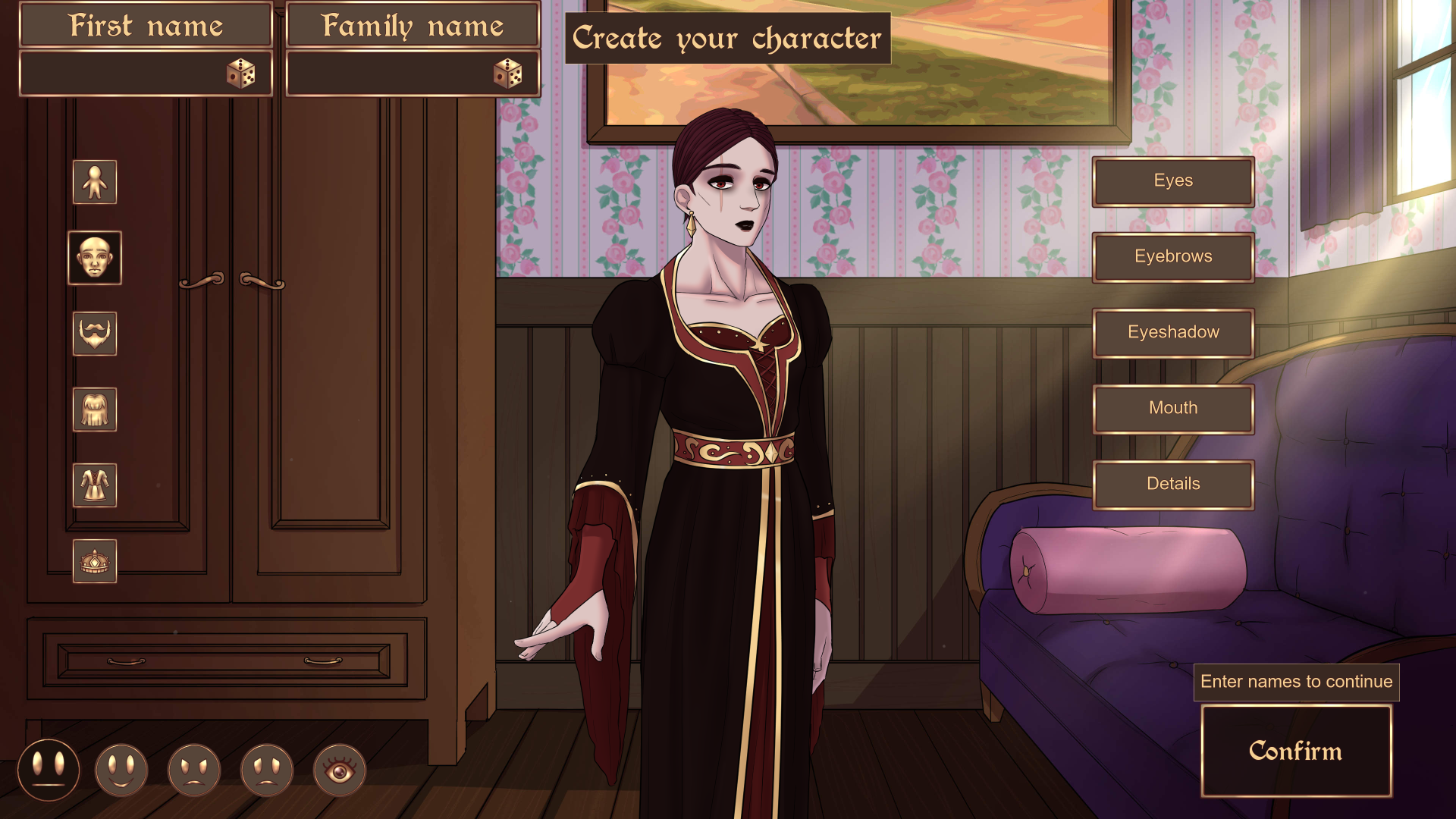
Task: Select the clothing customization icon
Action: click(94, 485)
